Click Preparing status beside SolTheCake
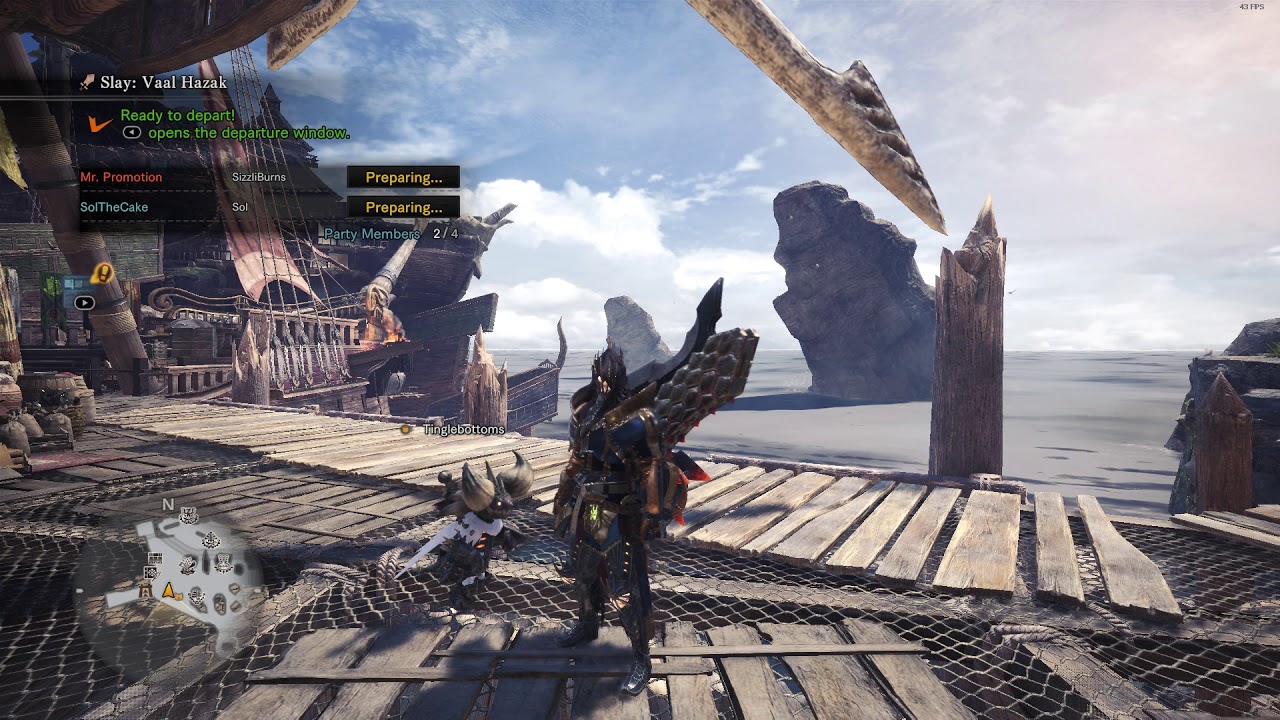 (x=403, y=207)
